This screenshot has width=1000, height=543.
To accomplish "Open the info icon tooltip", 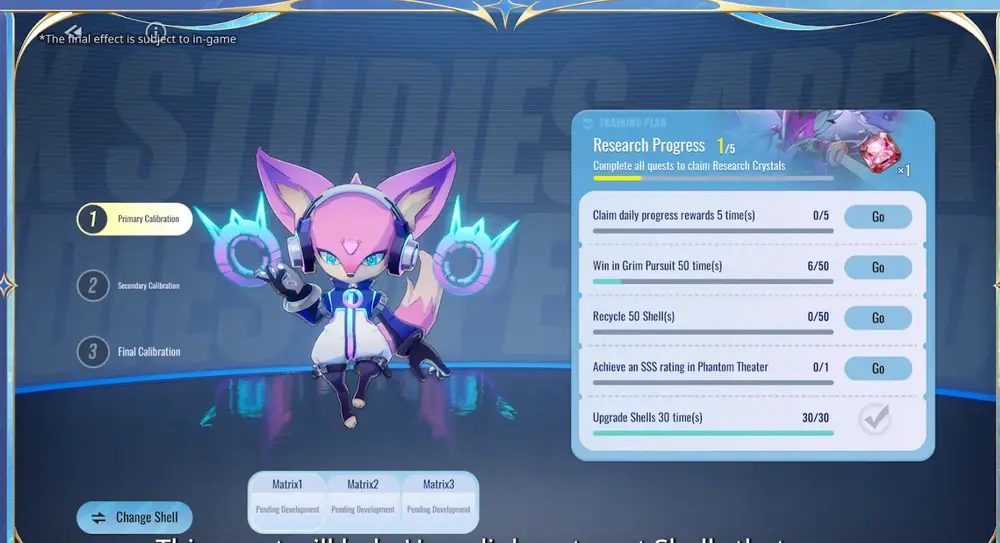I will (x=155, y=32).
